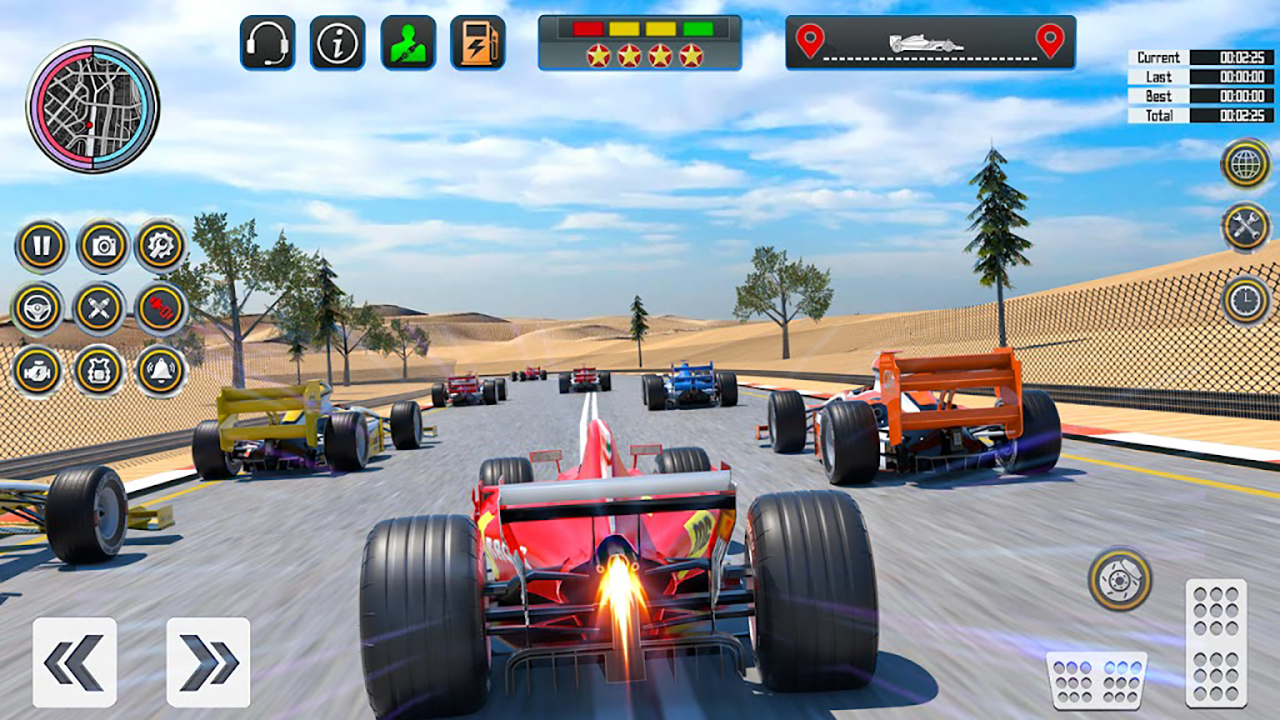Open game settings via gear-wrench icon
1280x720 pixels.
(x=158, y=247)
